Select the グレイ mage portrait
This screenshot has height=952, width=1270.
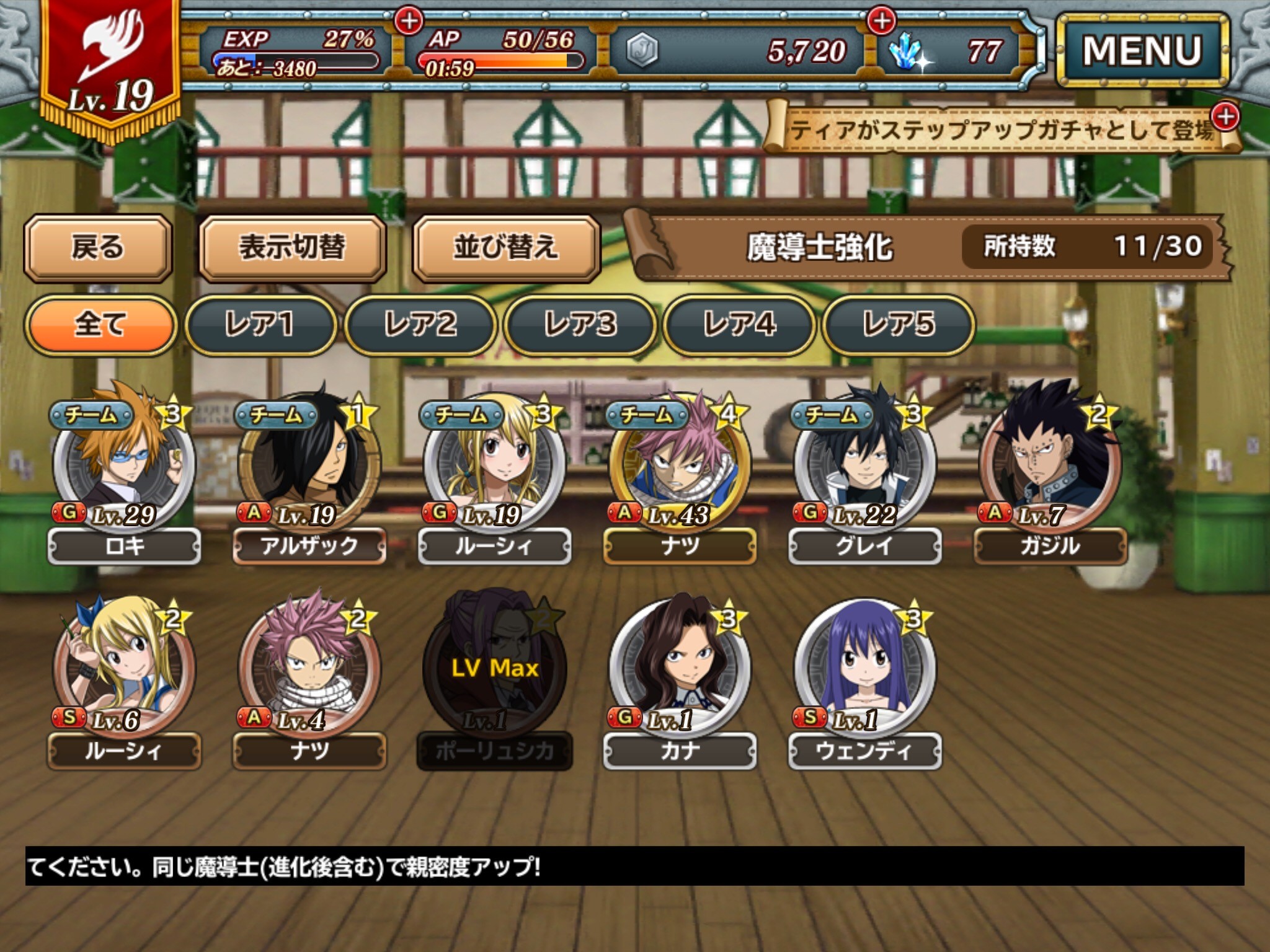coord(864,465)
